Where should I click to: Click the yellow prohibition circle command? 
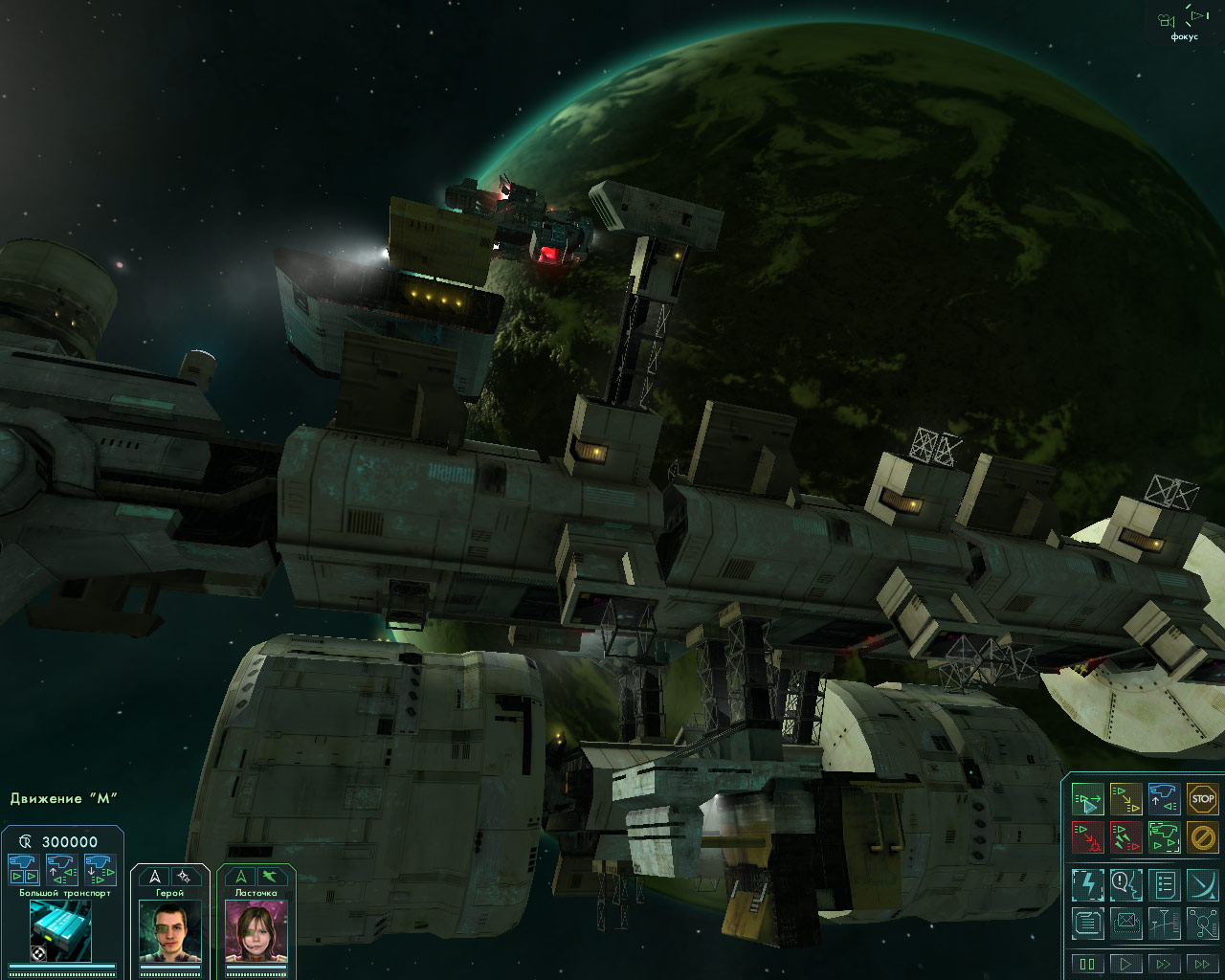click(1202, 837)
